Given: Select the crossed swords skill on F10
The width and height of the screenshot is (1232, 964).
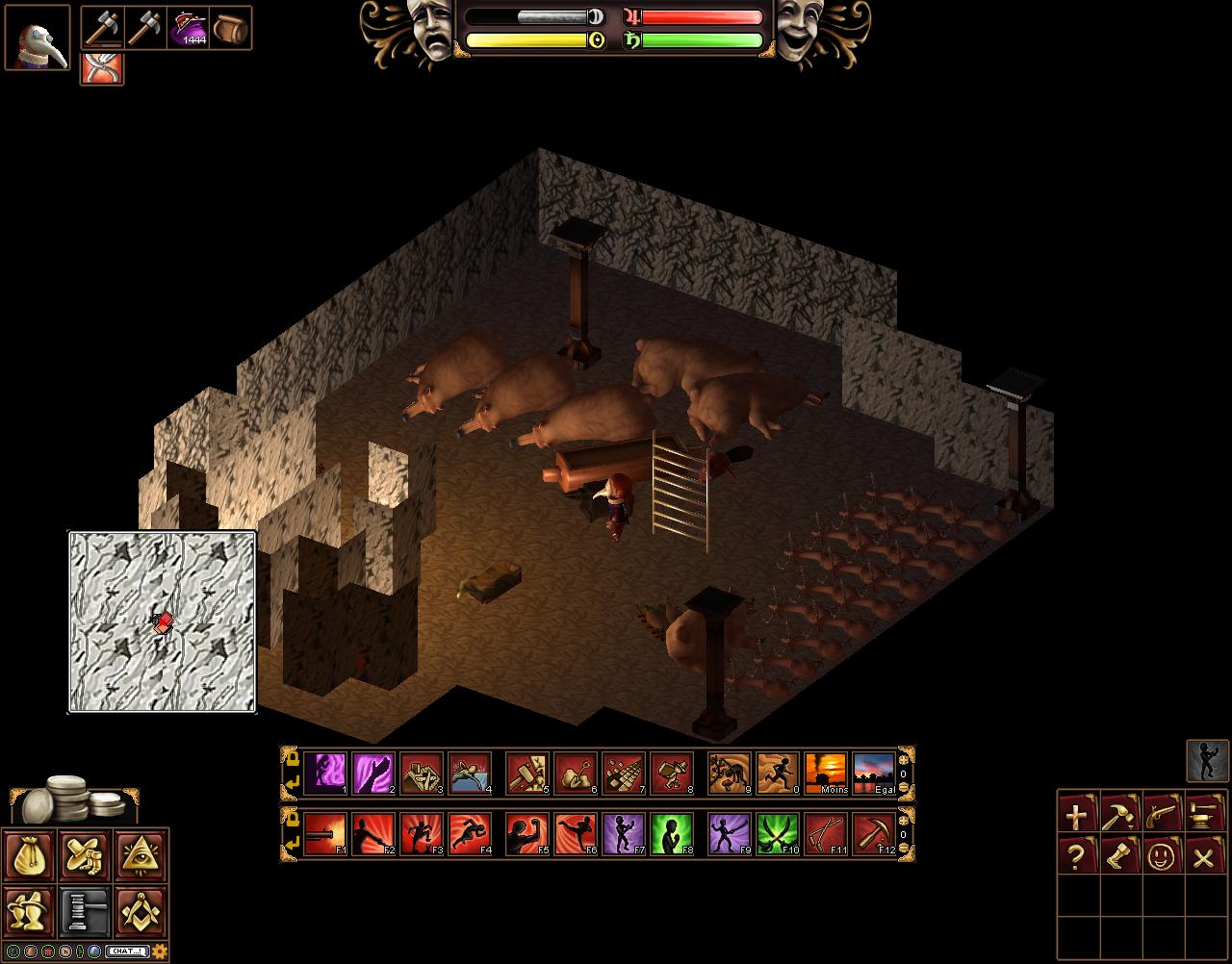Looking at the screenshot, I should click(777, 833).
